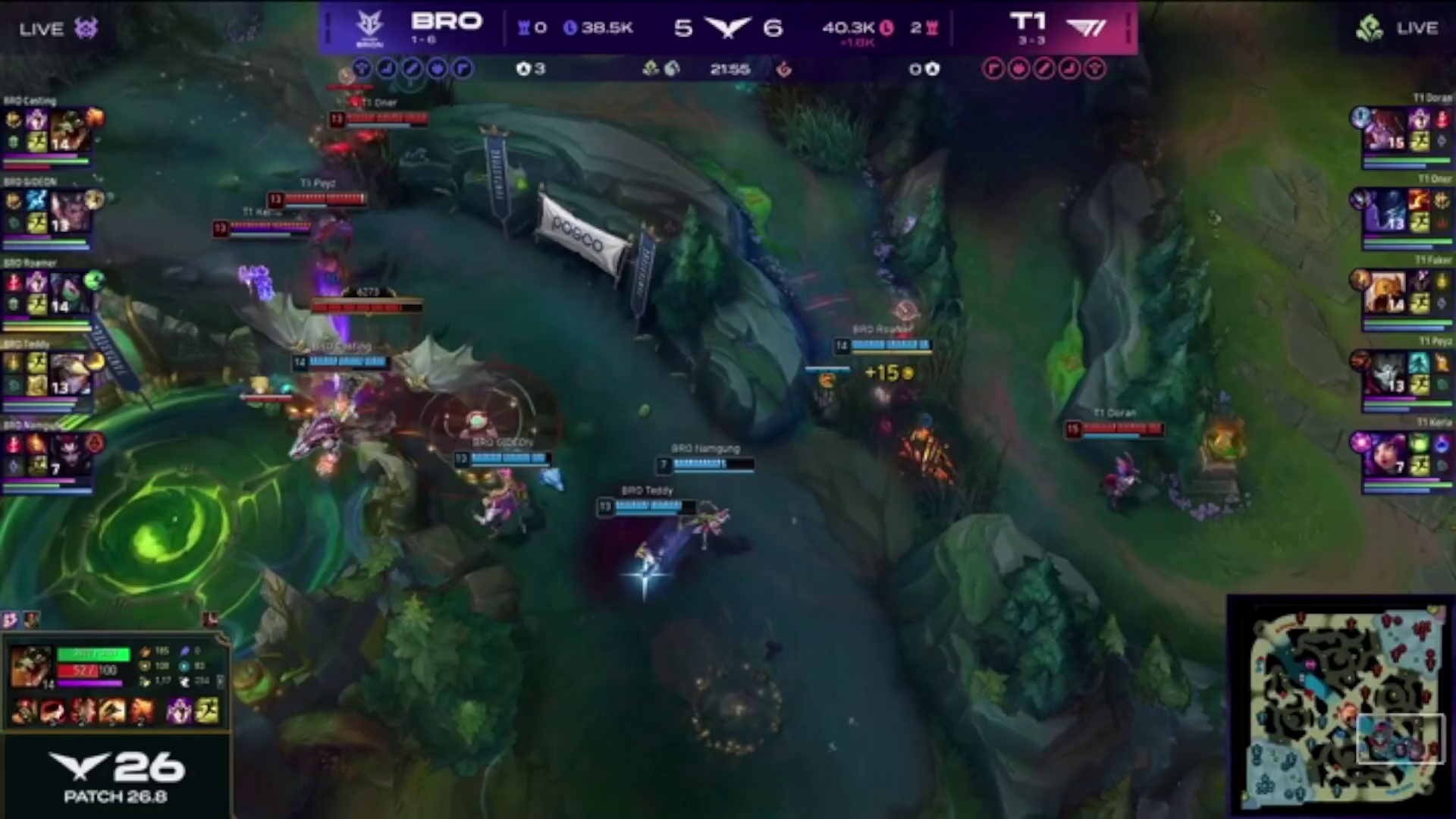Select BRO Teddy's champion portrait
The height and width of the screenshot is (819, 1456).
point(69,374)
